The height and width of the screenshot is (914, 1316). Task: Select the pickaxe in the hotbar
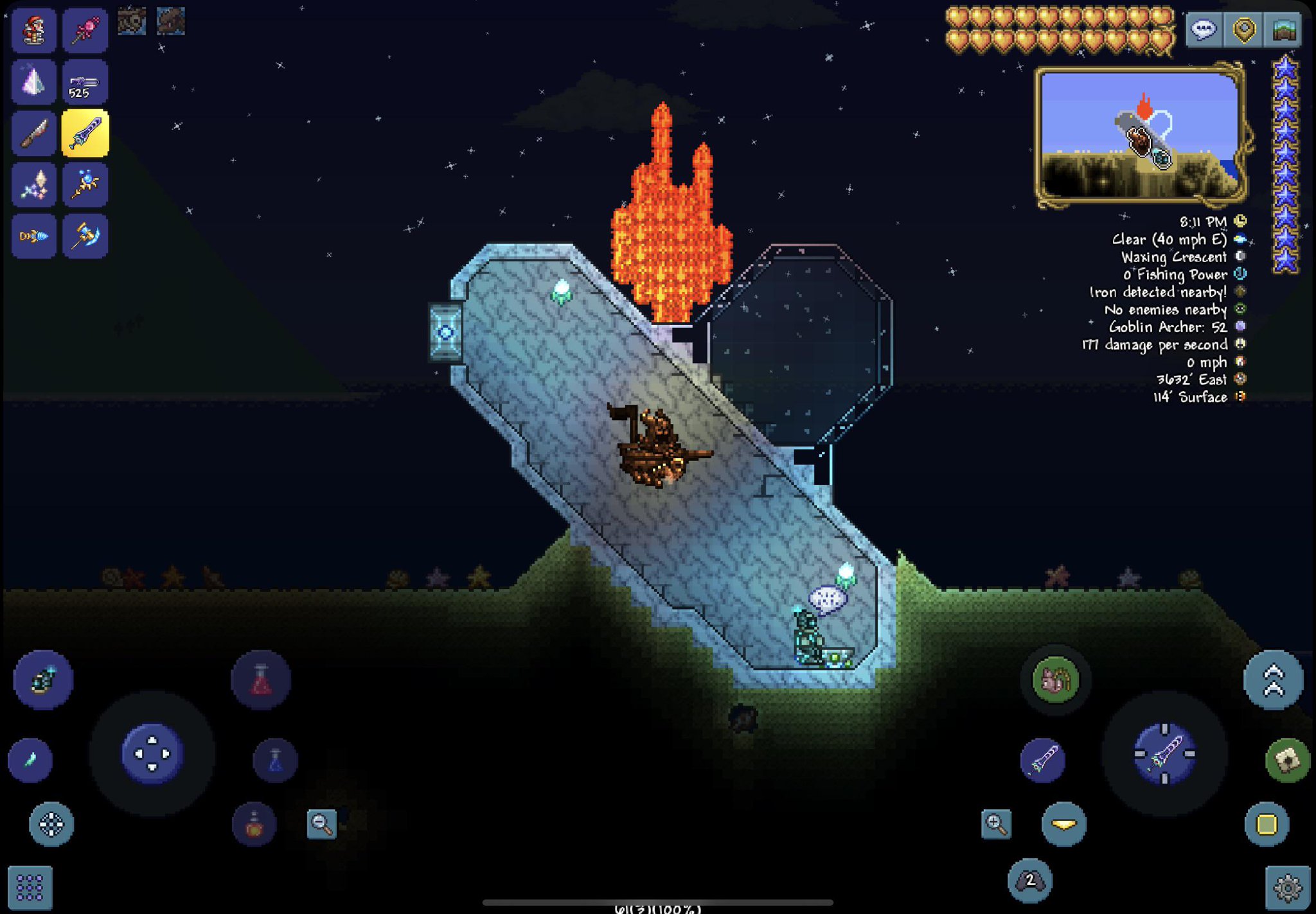coord(85,236)
